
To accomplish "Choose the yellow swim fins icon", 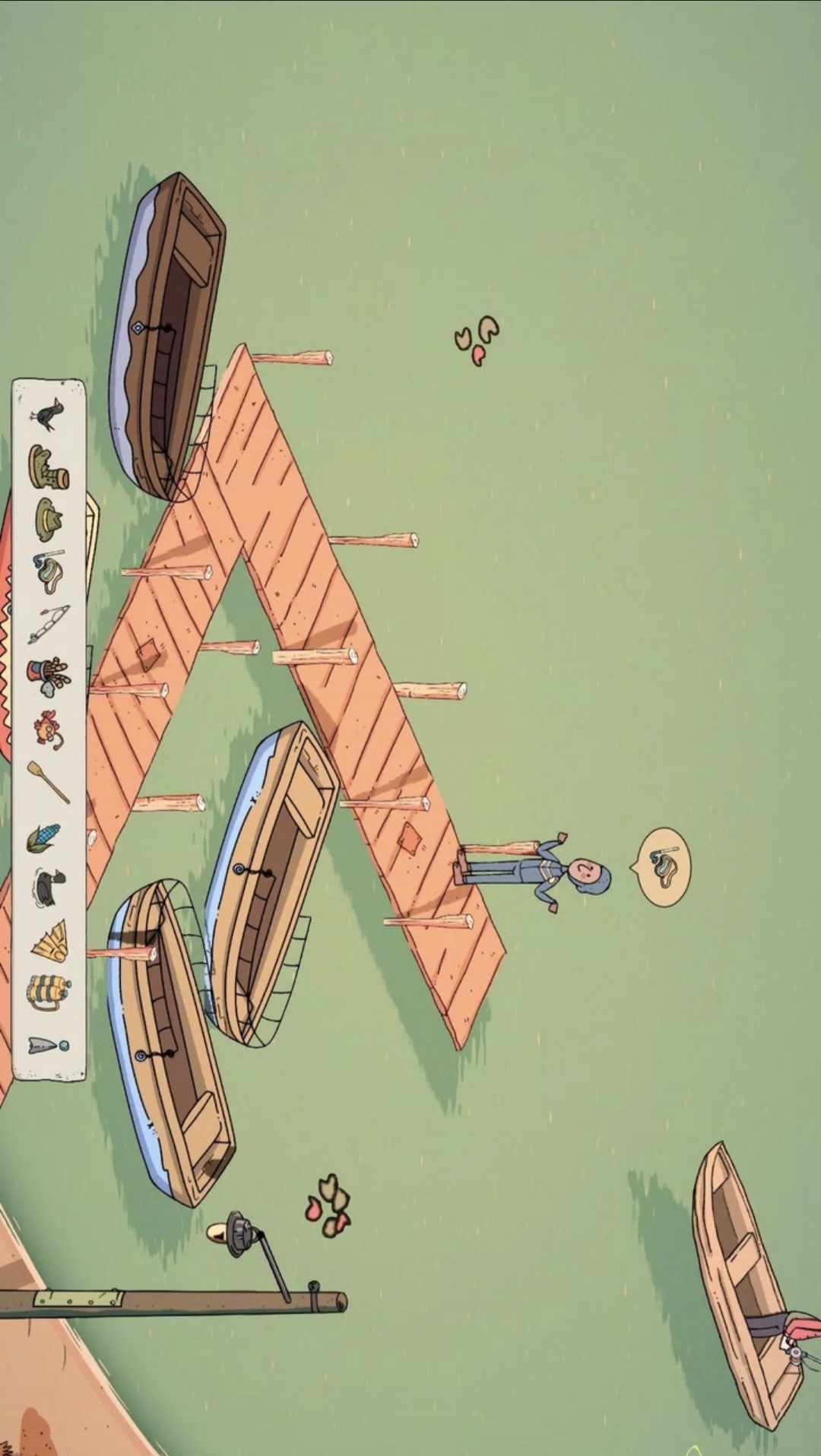I will pyautogui.click(x=49, y=940).
